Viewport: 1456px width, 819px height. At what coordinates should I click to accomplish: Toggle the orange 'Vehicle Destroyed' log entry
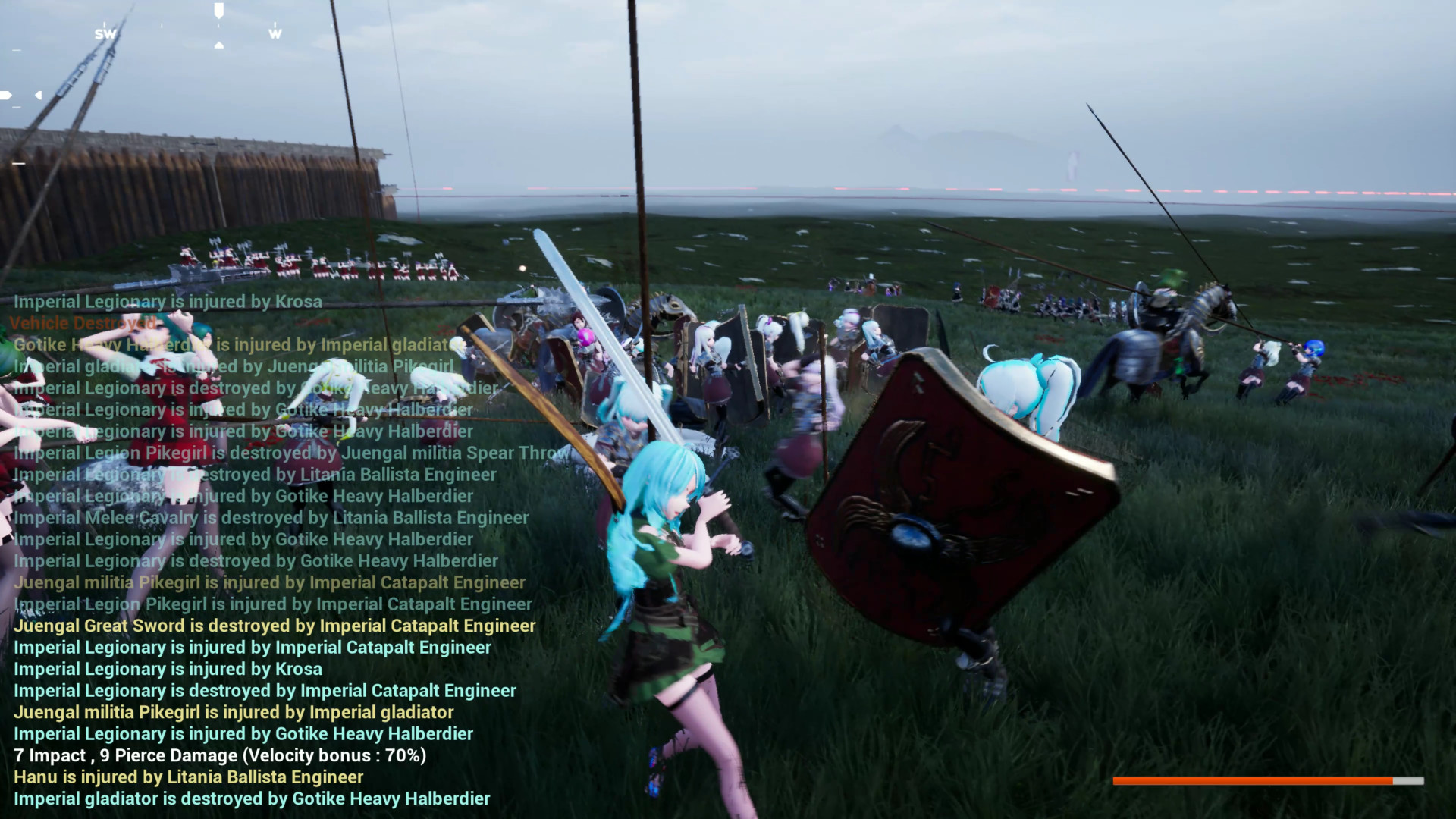pyautogui.click(x=83, y=322)
